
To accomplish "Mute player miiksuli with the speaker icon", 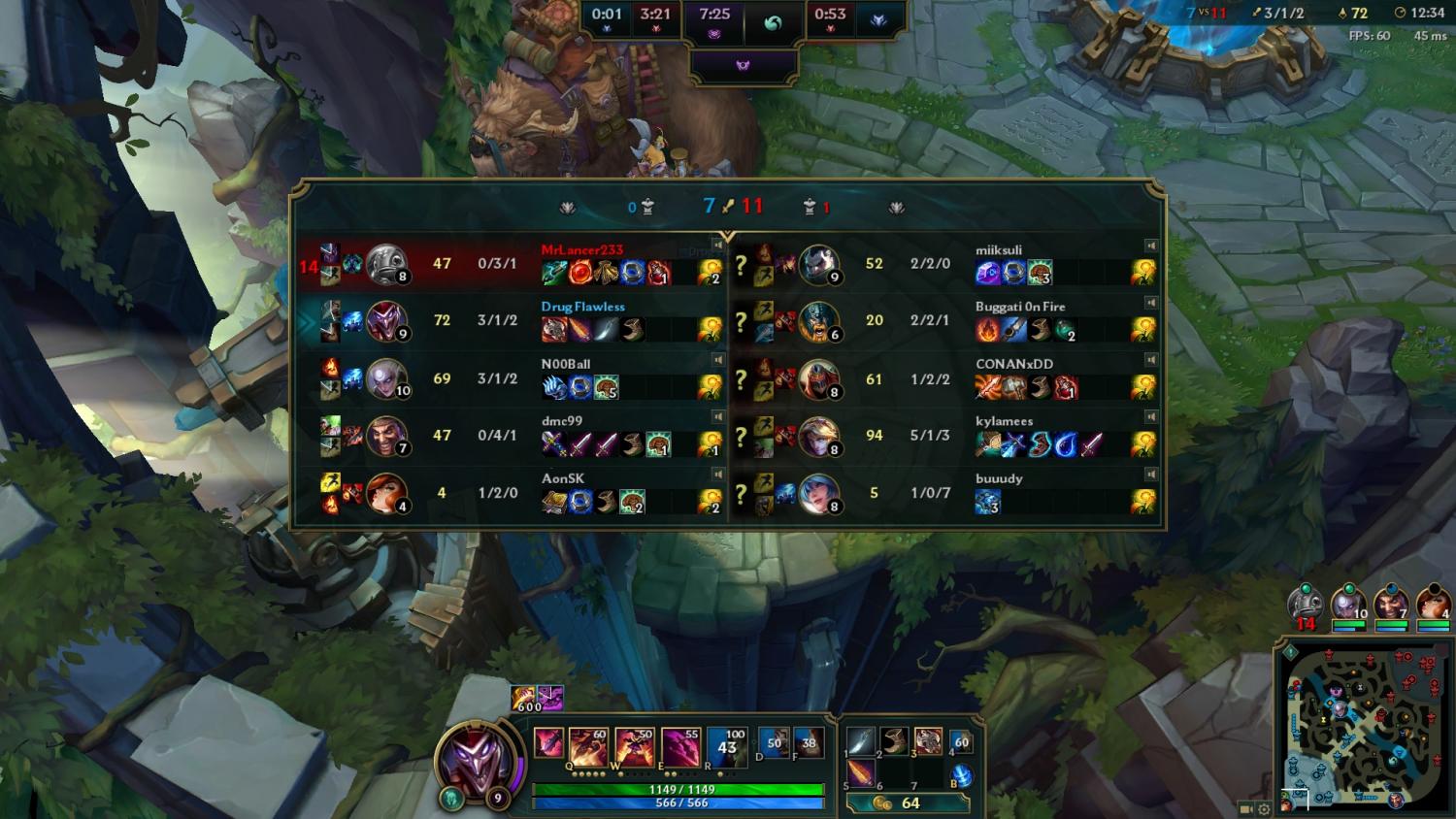I will point(1150,246).
